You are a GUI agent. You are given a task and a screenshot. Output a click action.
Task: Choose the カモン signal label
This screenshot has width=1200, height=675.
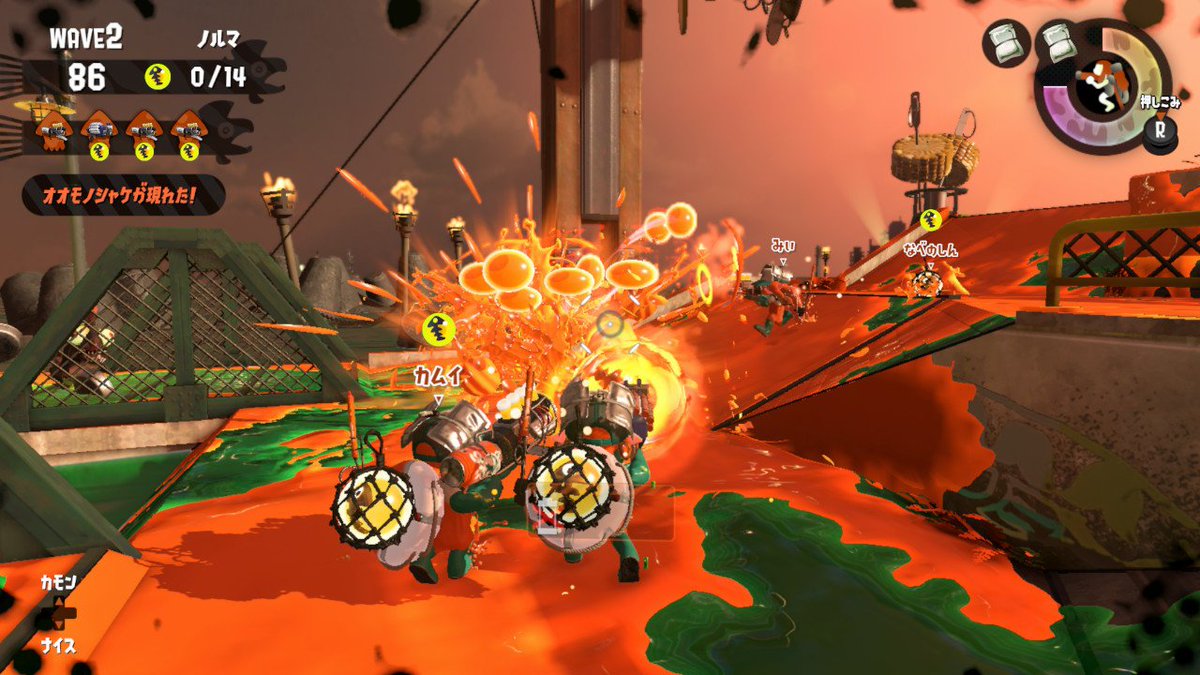[x=58, y=582]
